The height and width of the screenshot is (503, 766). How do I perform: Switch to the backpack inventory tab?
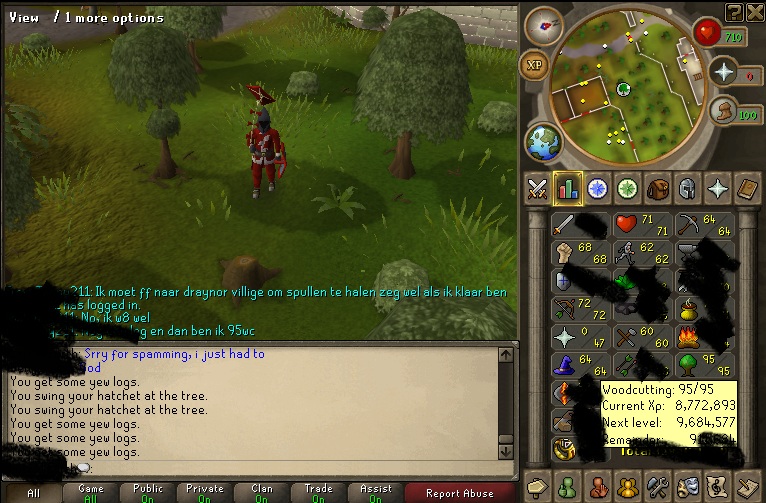click(656, 188)
